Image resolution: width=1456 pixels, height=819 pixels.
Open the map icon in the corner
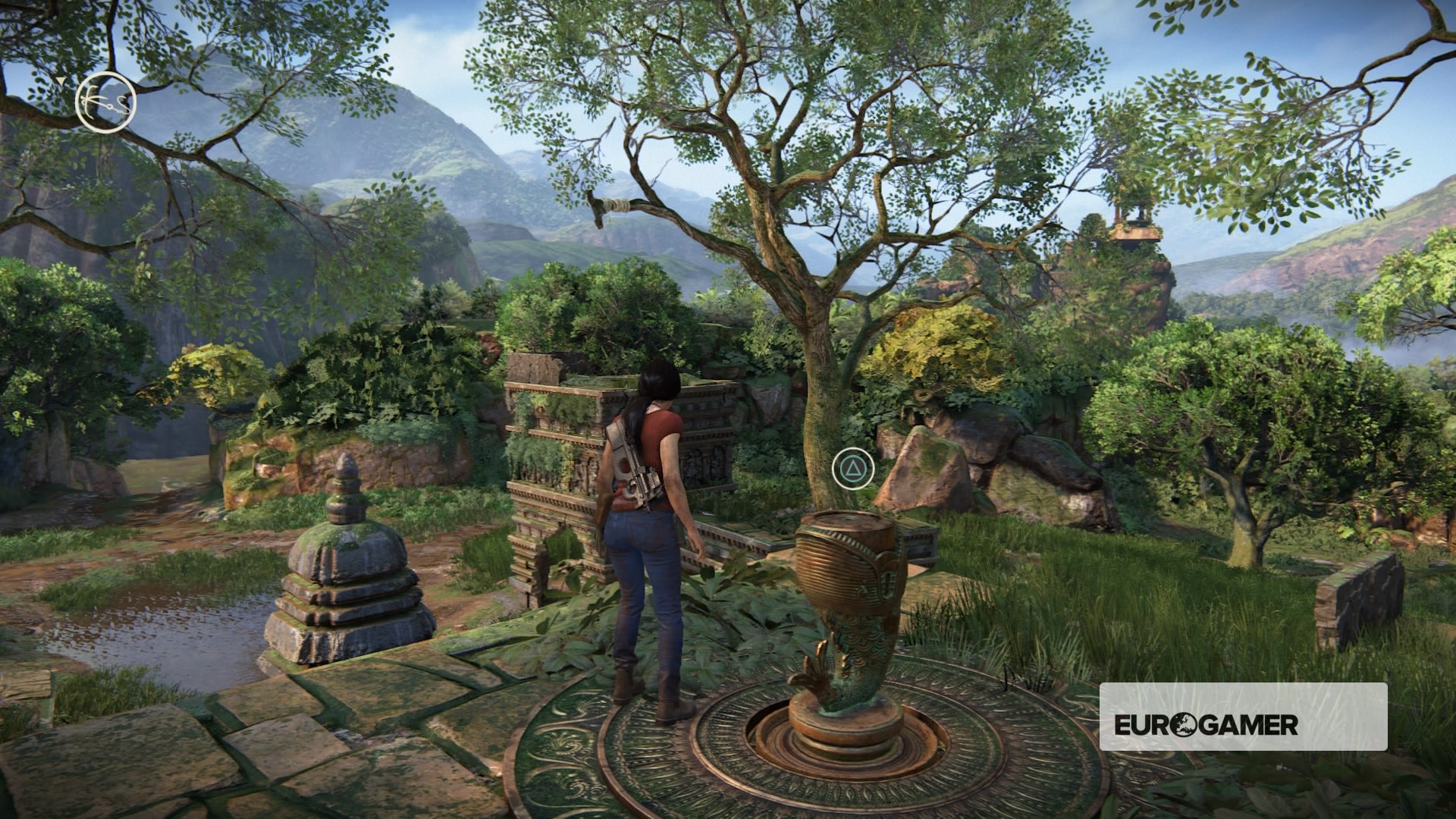coord(105,102)
